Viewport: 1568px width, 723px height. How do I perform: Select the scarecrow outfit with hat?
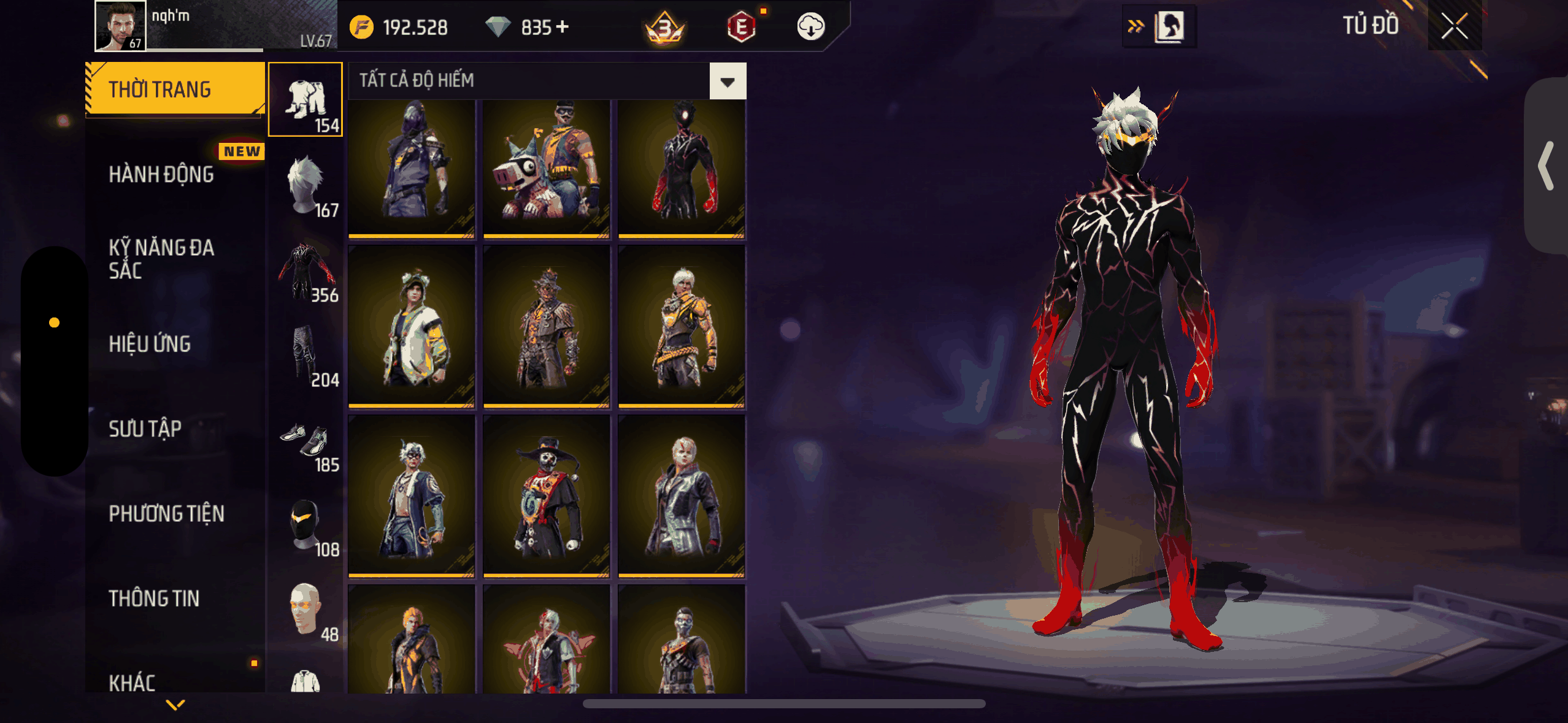(546, 328)
